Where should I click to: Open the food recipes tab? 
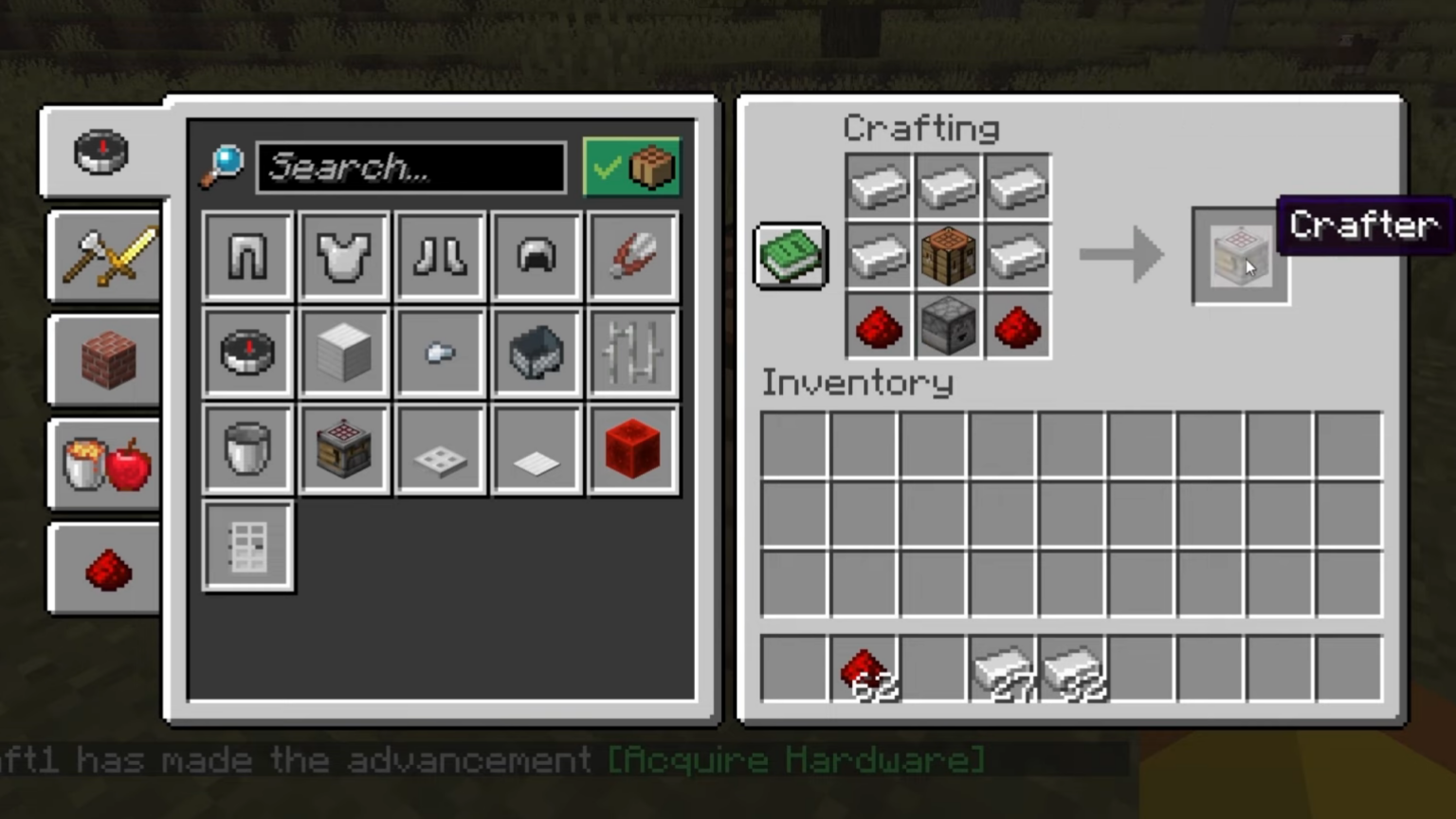tap(104, 464)
